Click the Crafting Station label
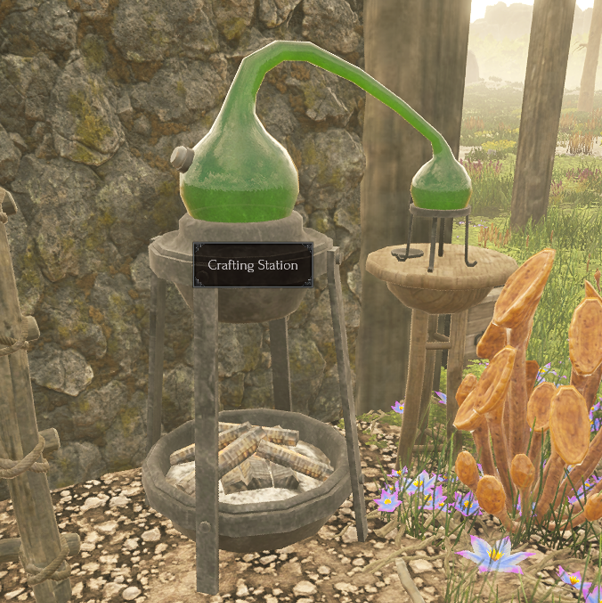This screenshot has height=603, width=602. point(252,265)
